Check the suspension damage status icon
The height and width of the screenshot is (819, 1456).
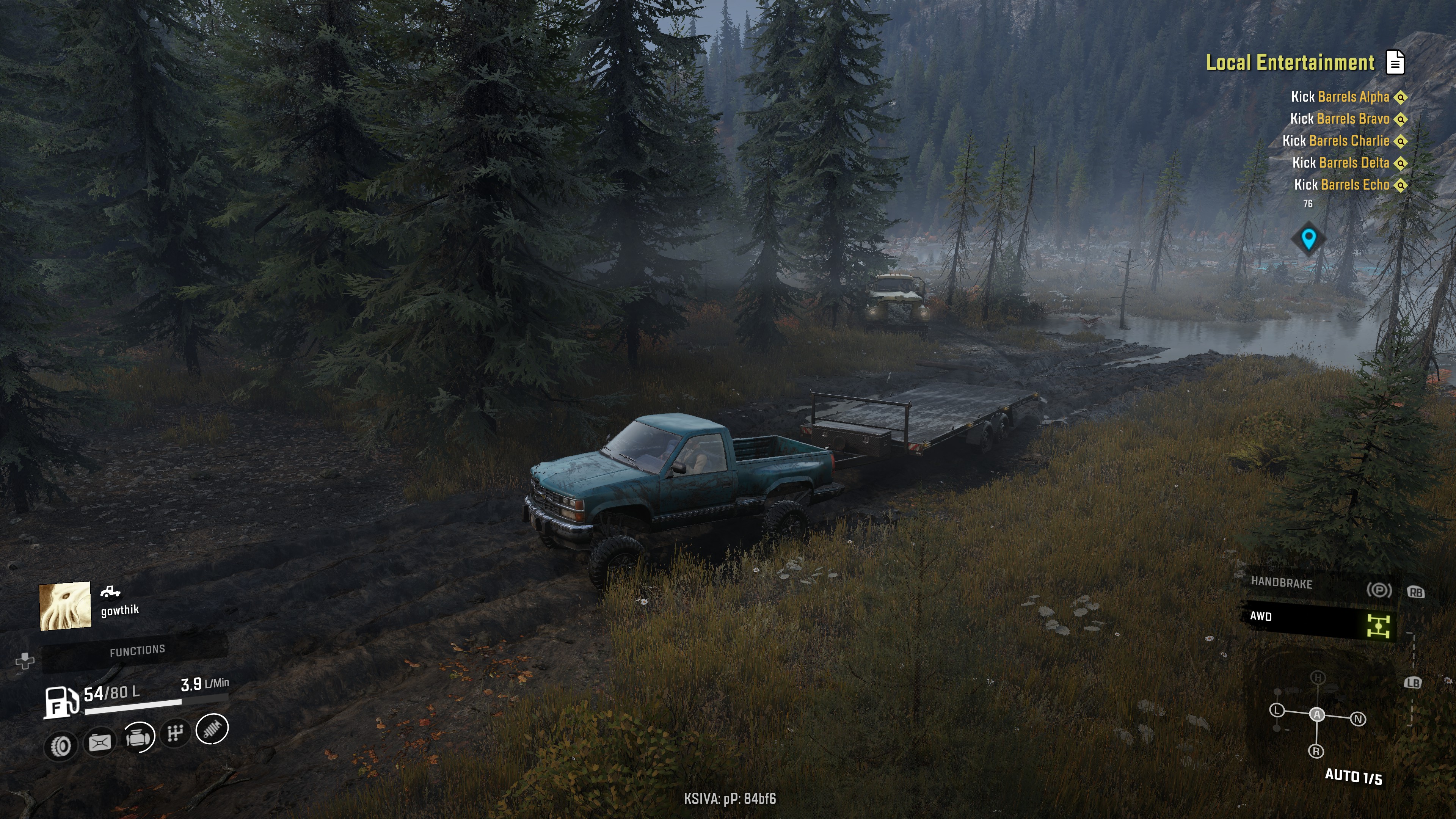[212, 729]
